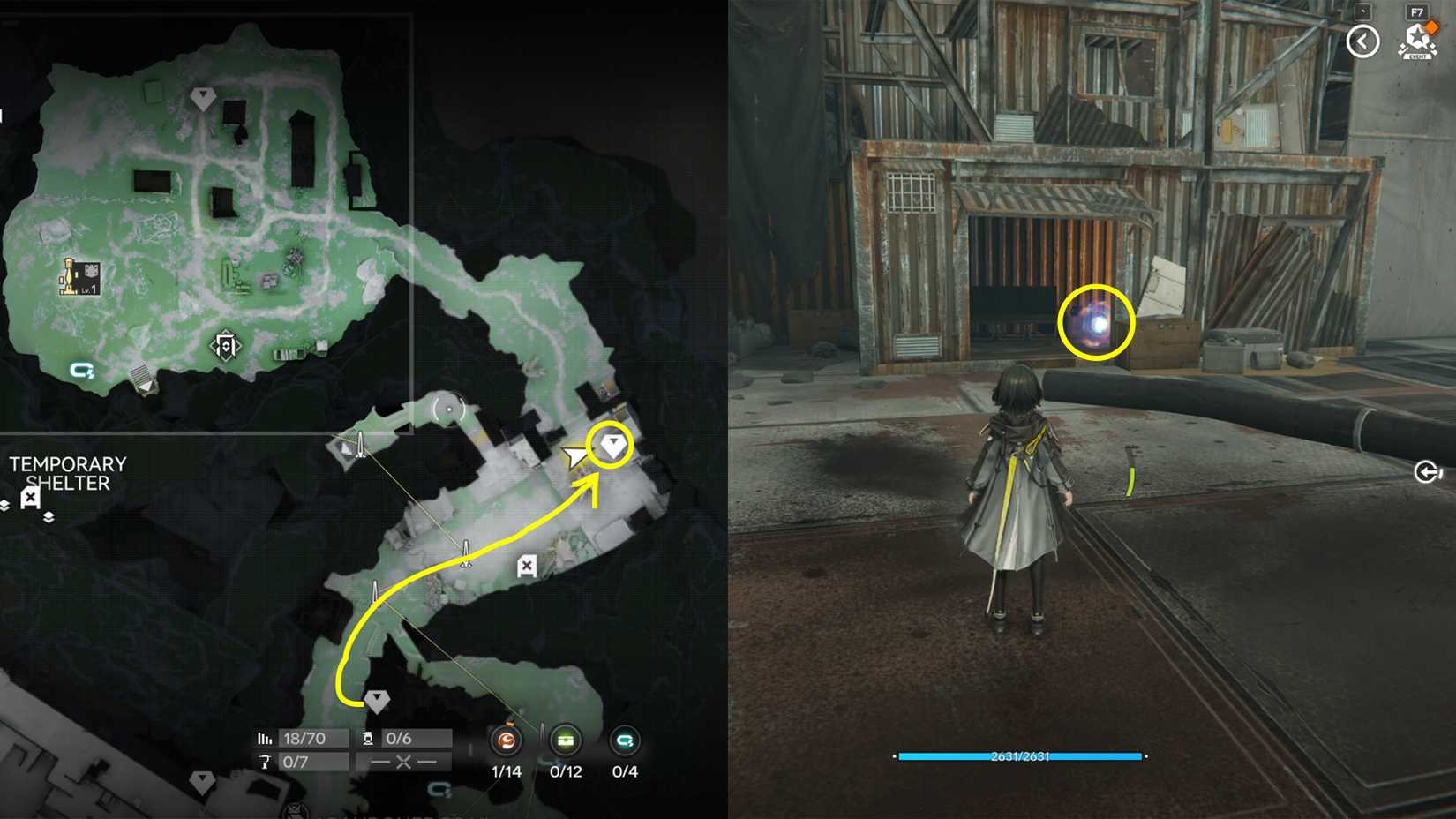1456x819 pixels.
Task: Select the bar-chart icon next to 18/70
Action: click(264, 739)
